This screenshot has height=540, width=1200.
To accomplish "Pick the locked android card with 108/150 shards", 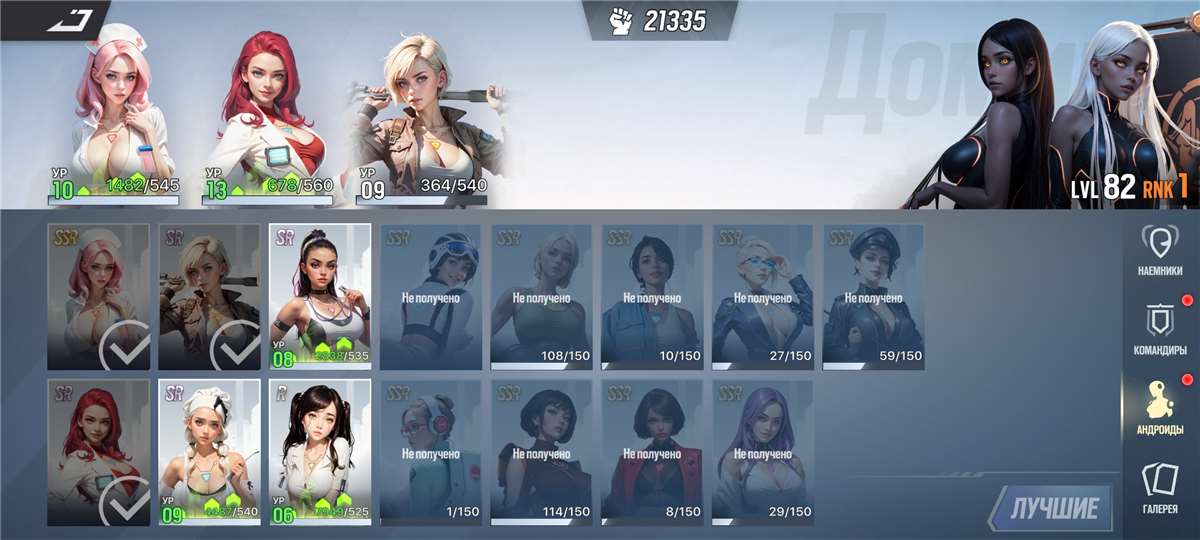I will click(541, 296).
